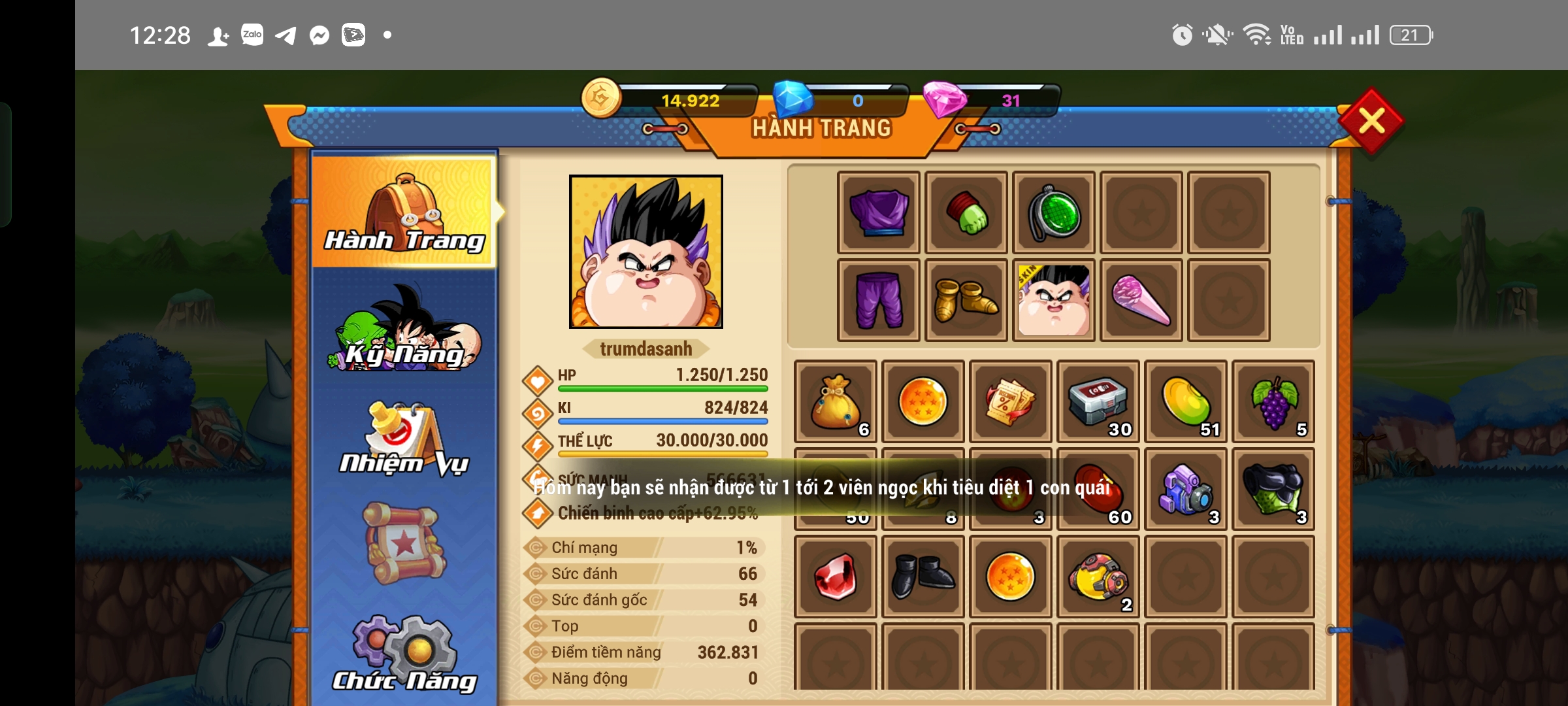Select the pink ice cream cone item

click(x=1141, y=300)
